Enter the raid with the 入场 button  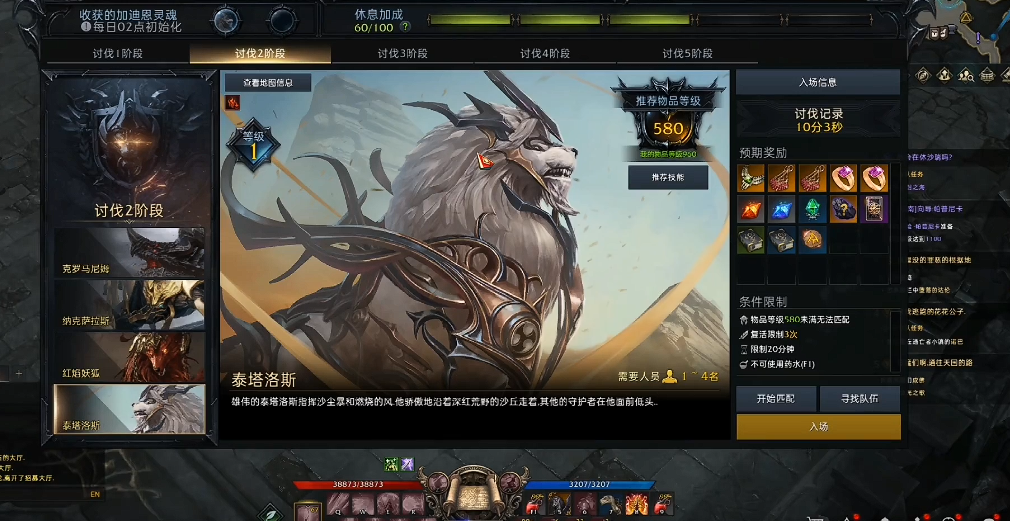[x=818, y=427]
